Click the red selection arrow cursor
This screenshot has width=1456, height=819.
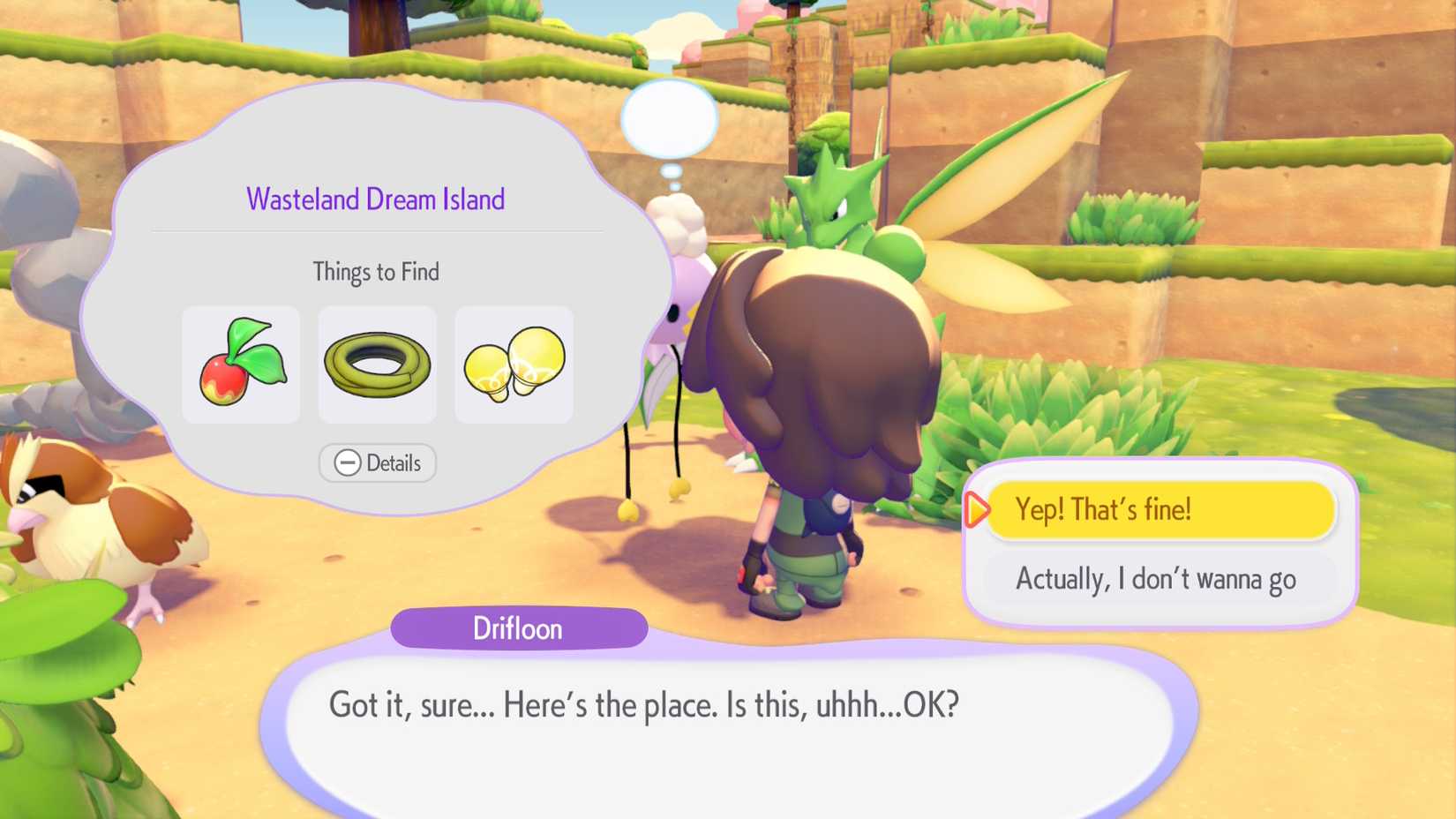point(976,509)
